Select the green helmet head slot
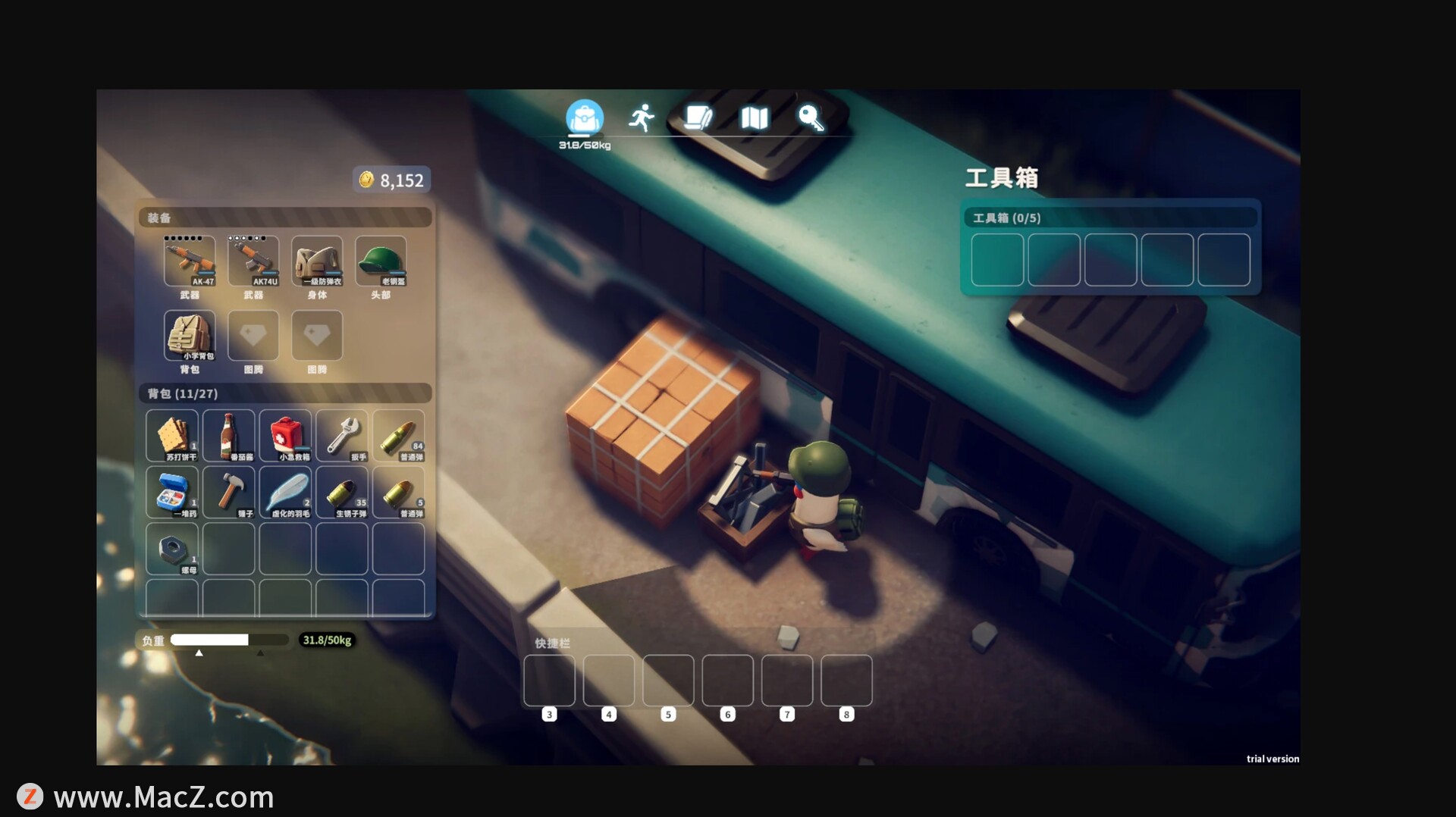 [381, 261]
